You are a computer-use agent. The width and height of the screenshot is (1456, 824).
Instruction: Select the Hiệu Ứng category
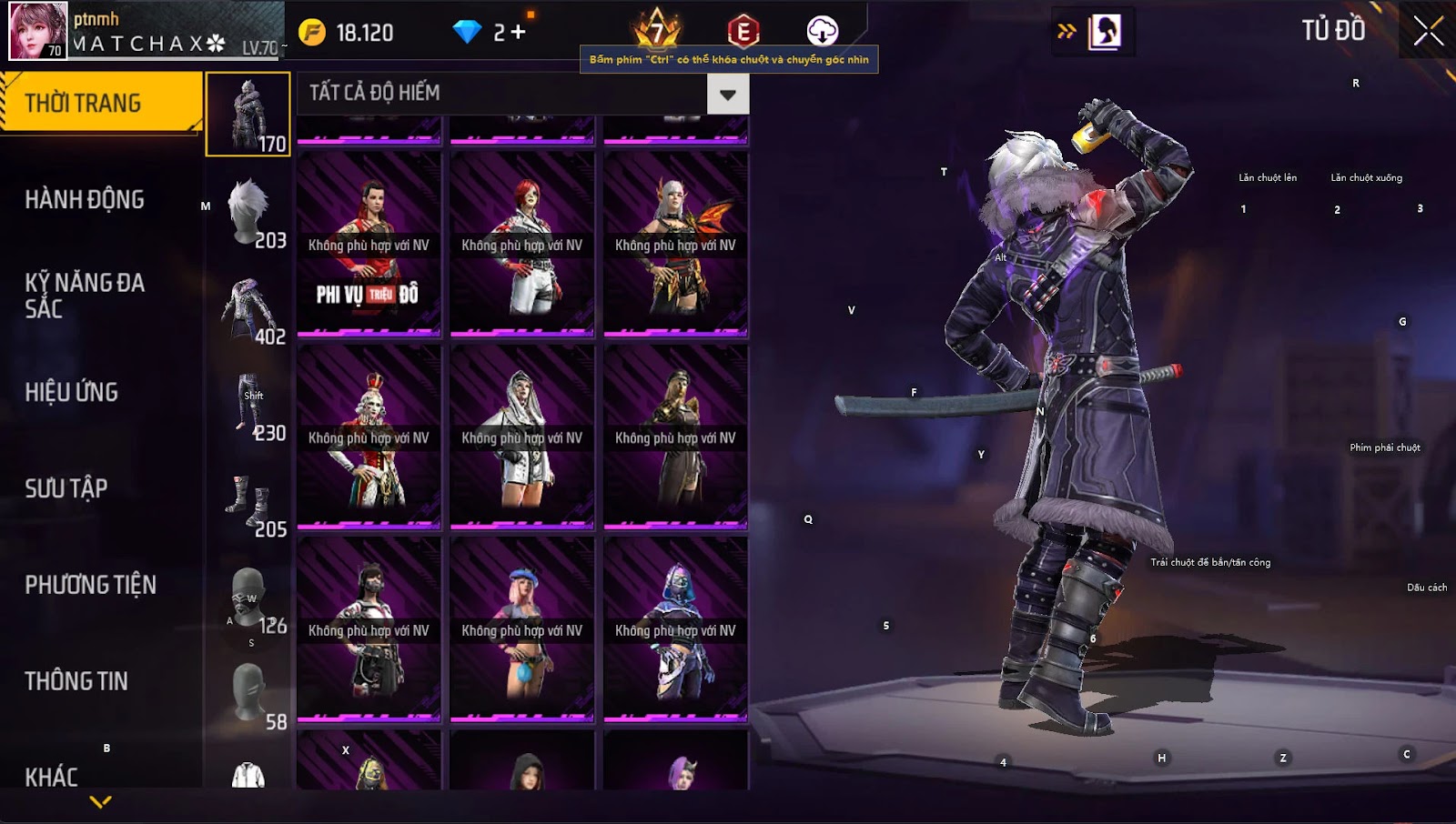pos(72,392)
